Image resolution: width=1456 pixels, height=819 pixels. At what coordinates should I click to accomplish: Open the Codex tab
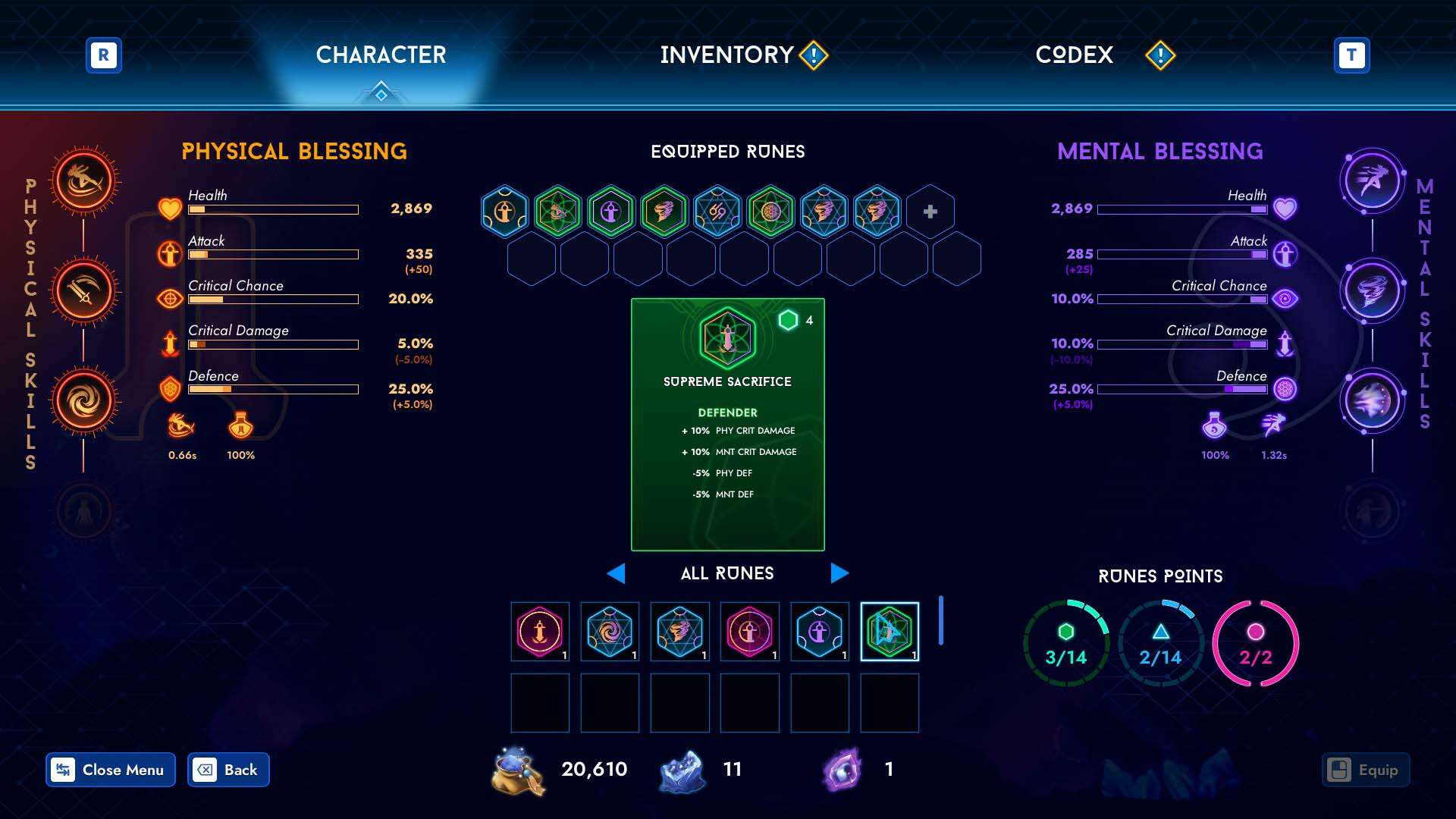[1074, 55]
